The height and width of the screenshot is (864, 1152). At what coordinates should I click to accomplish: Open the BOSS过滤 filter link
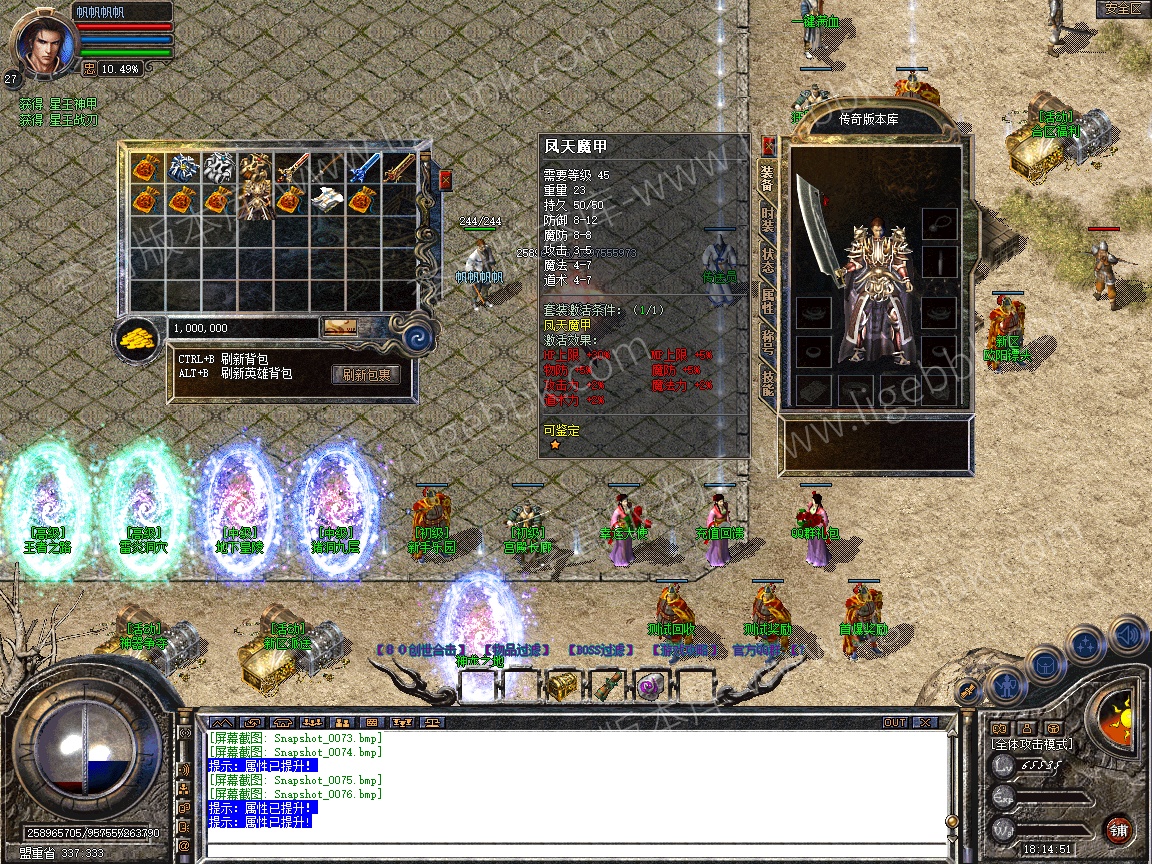601,650
